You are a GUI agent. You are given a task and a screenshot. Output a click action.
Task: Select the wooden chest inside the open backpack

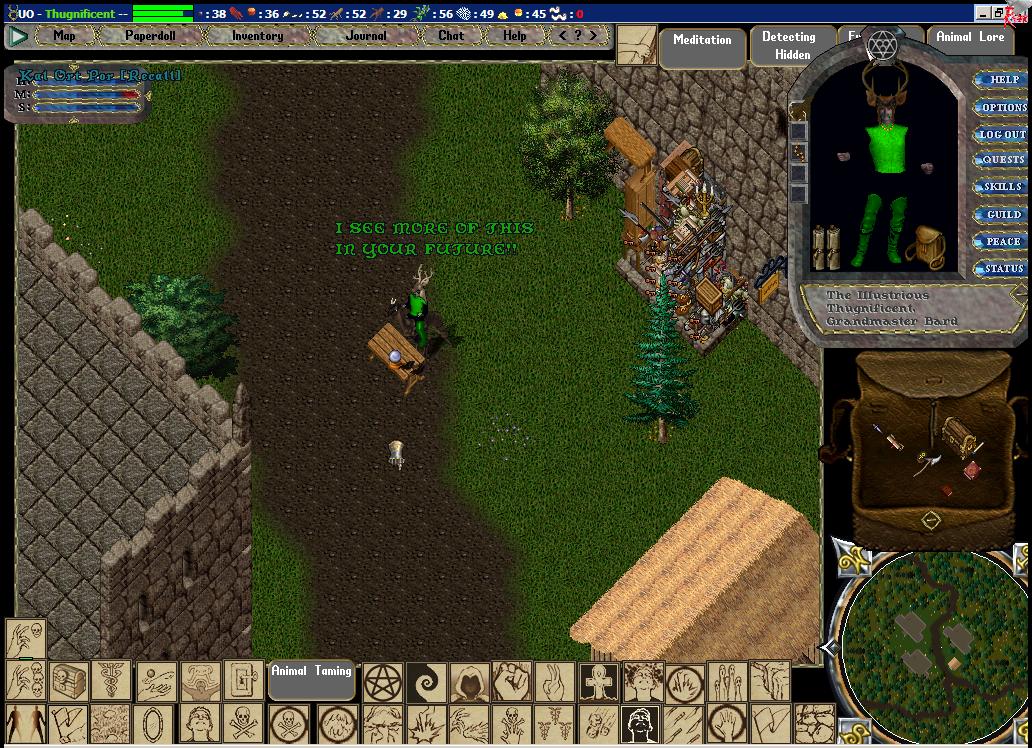point(957,436)
